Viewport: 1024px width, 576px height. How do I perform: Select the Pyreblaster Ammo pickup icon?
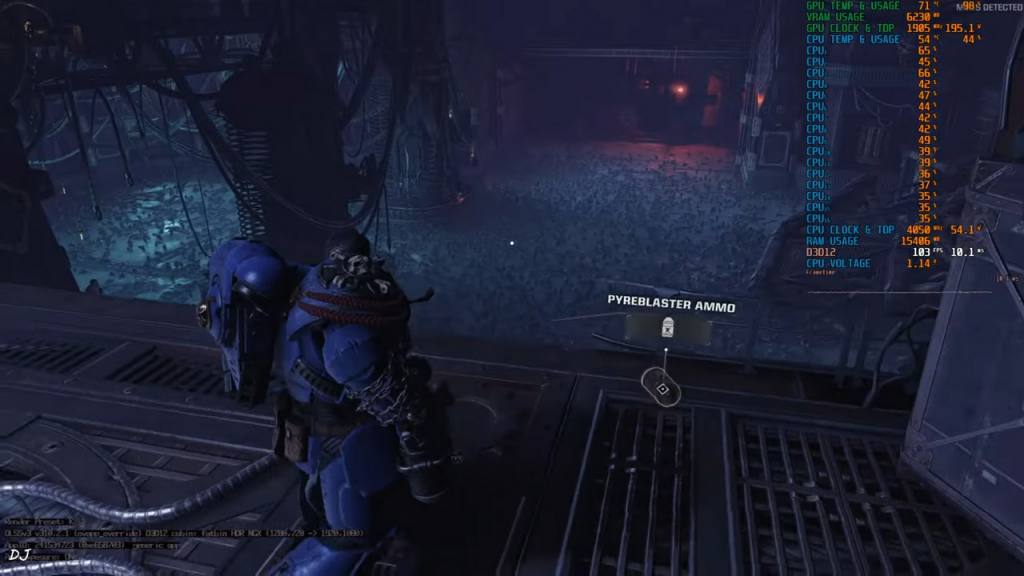pyautogui.click(x=666, y=327)
